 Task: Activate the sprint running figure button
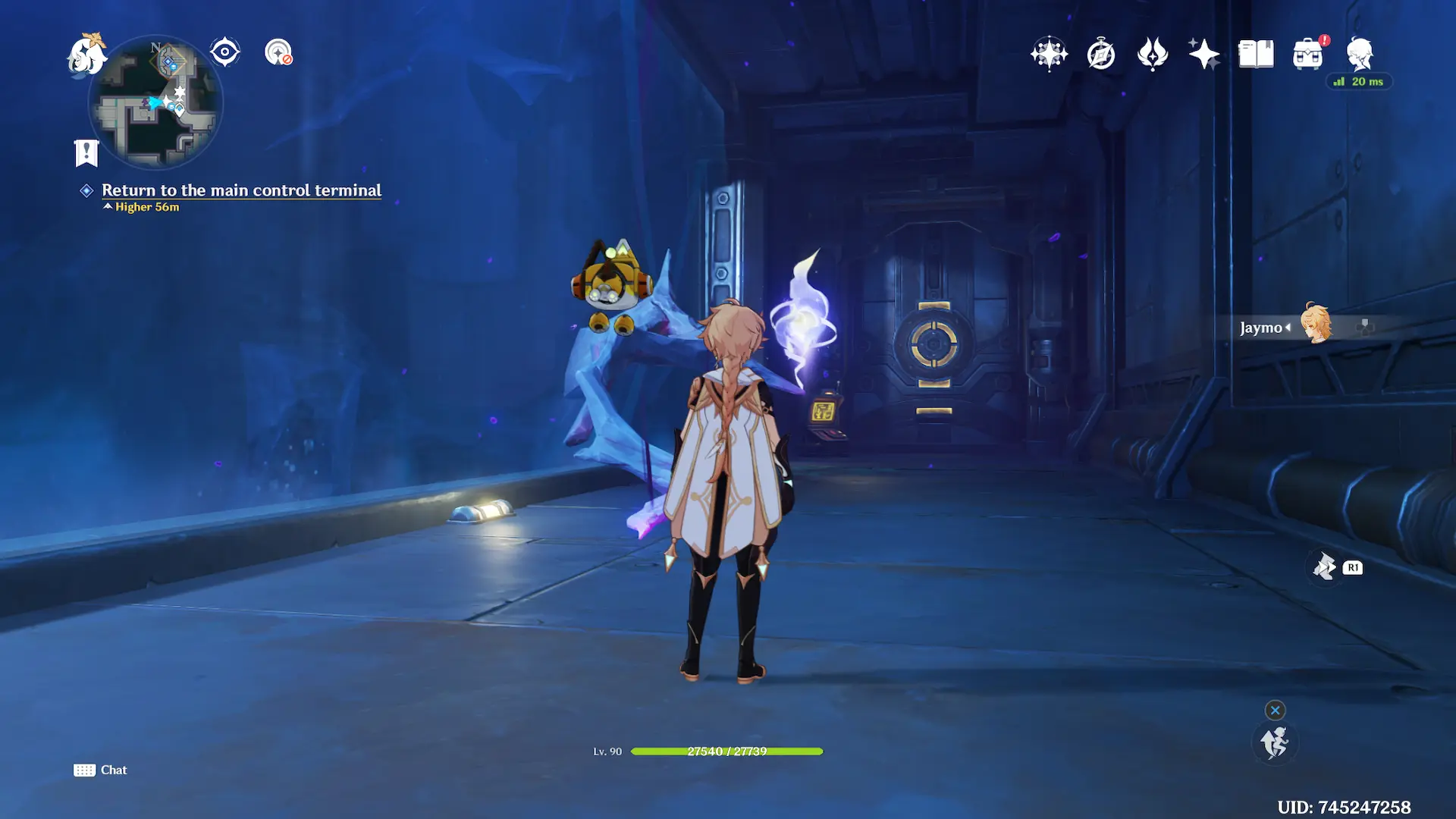(1274, 742)
